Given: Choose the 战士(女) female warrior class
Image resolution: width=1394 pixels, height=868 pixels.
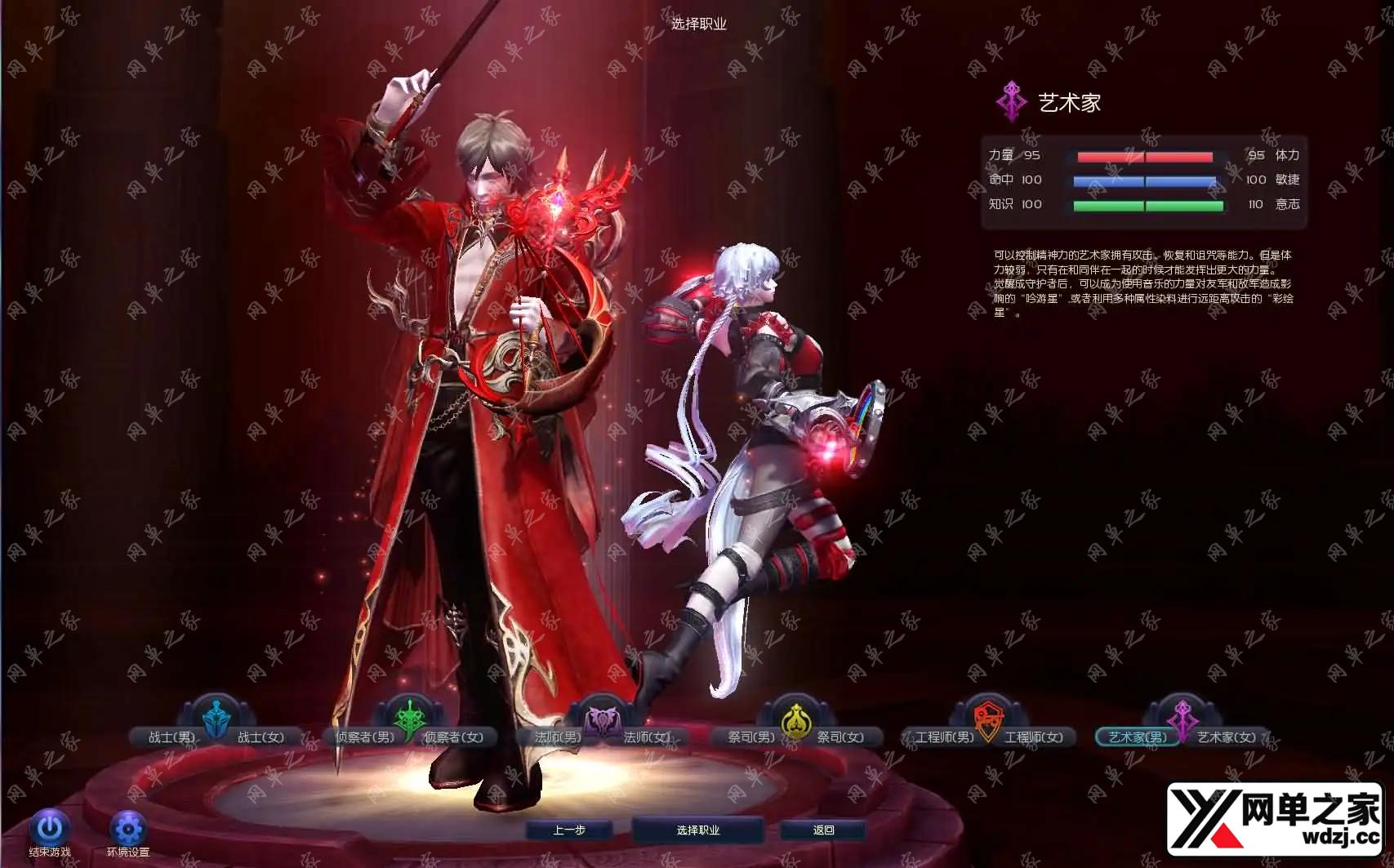Looking at the screenshot, I should [261, 737].
